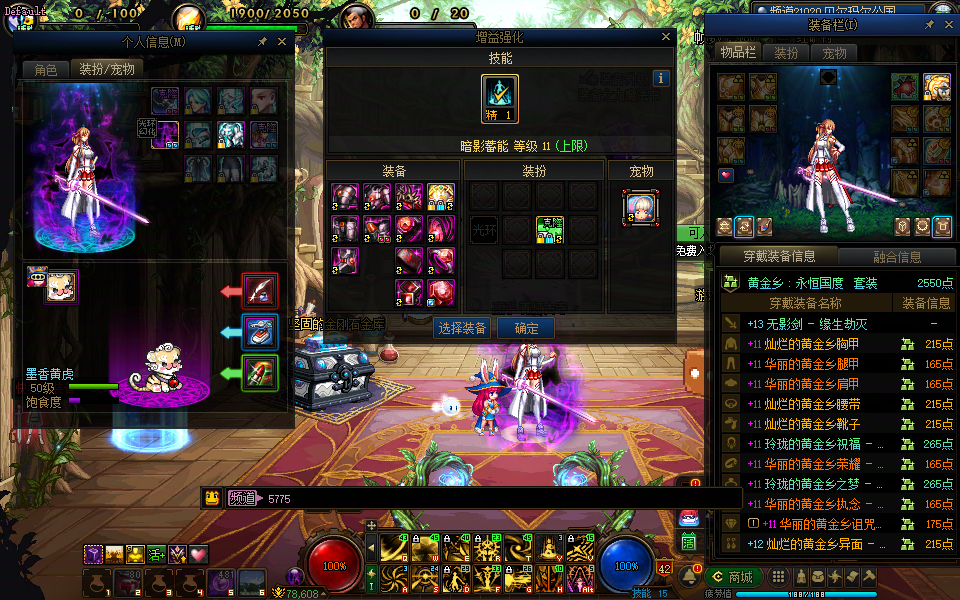Open the 商城 shop button
Image resolution: width=960 pixels, height=600 pixels.
[x=732, y=577]
